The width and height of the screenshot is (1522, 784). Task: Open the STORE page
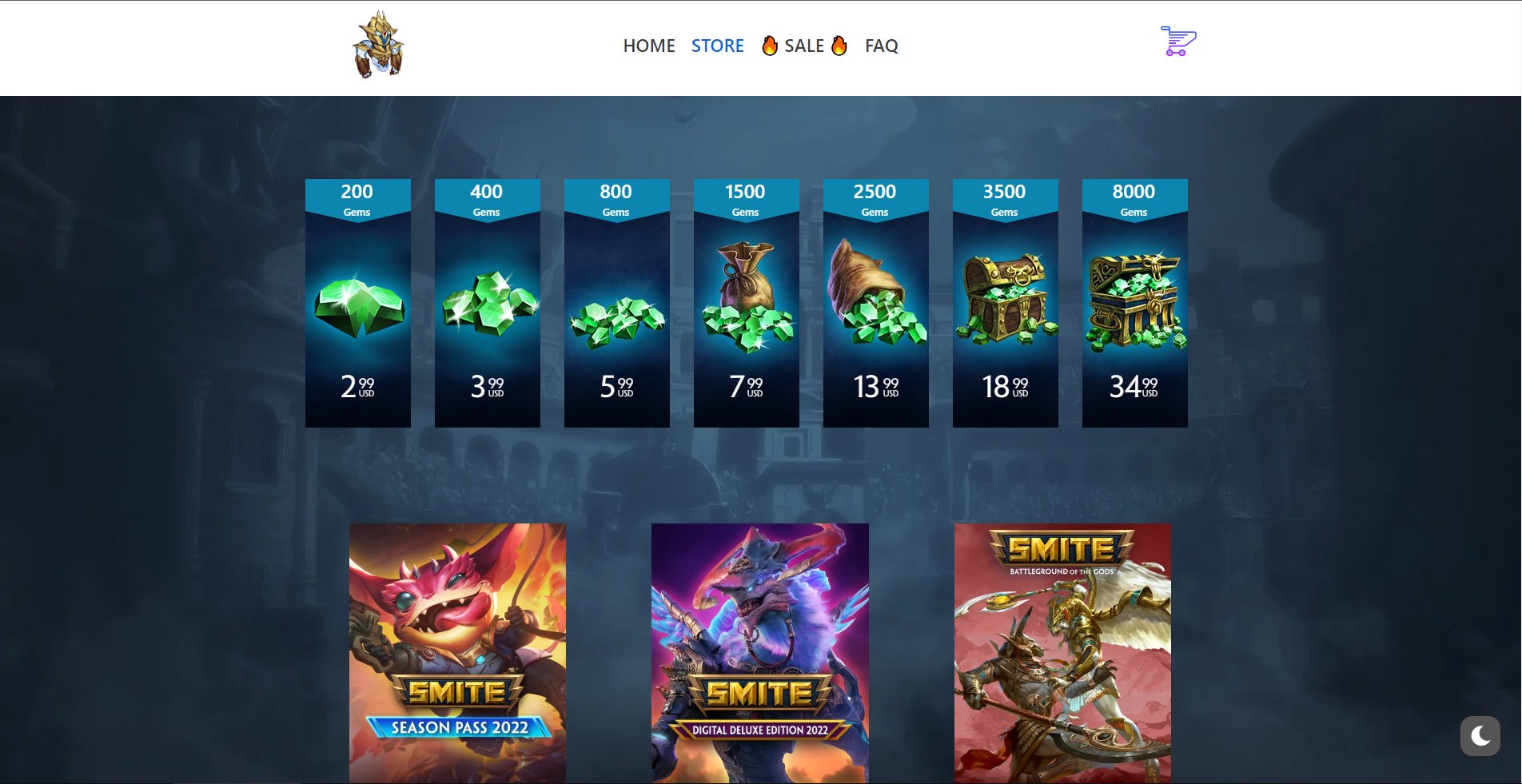coord(717,46)
